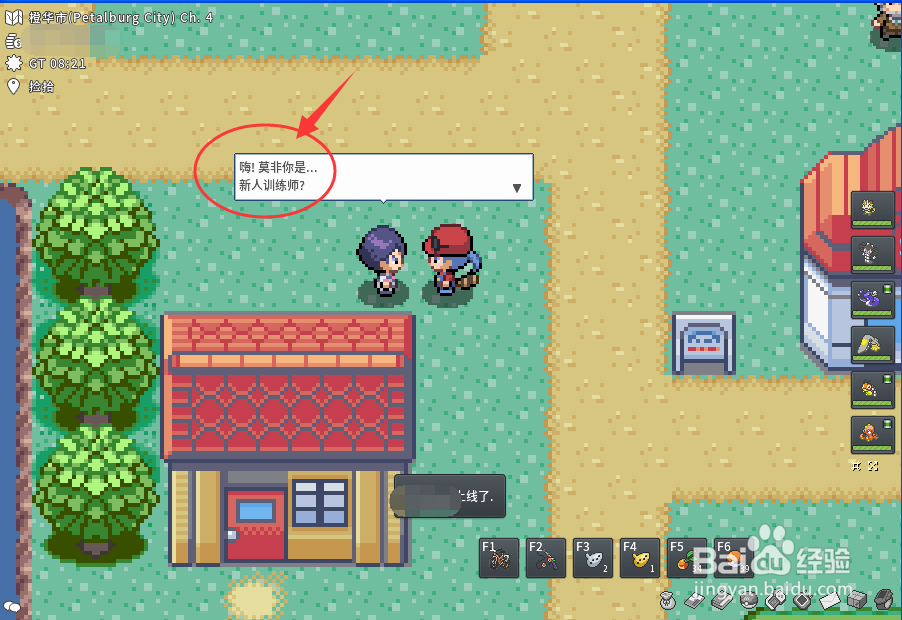Screen dimensions: 902x620
Task: Advance the dialogue with the down arrow
Action: point(517,187)
